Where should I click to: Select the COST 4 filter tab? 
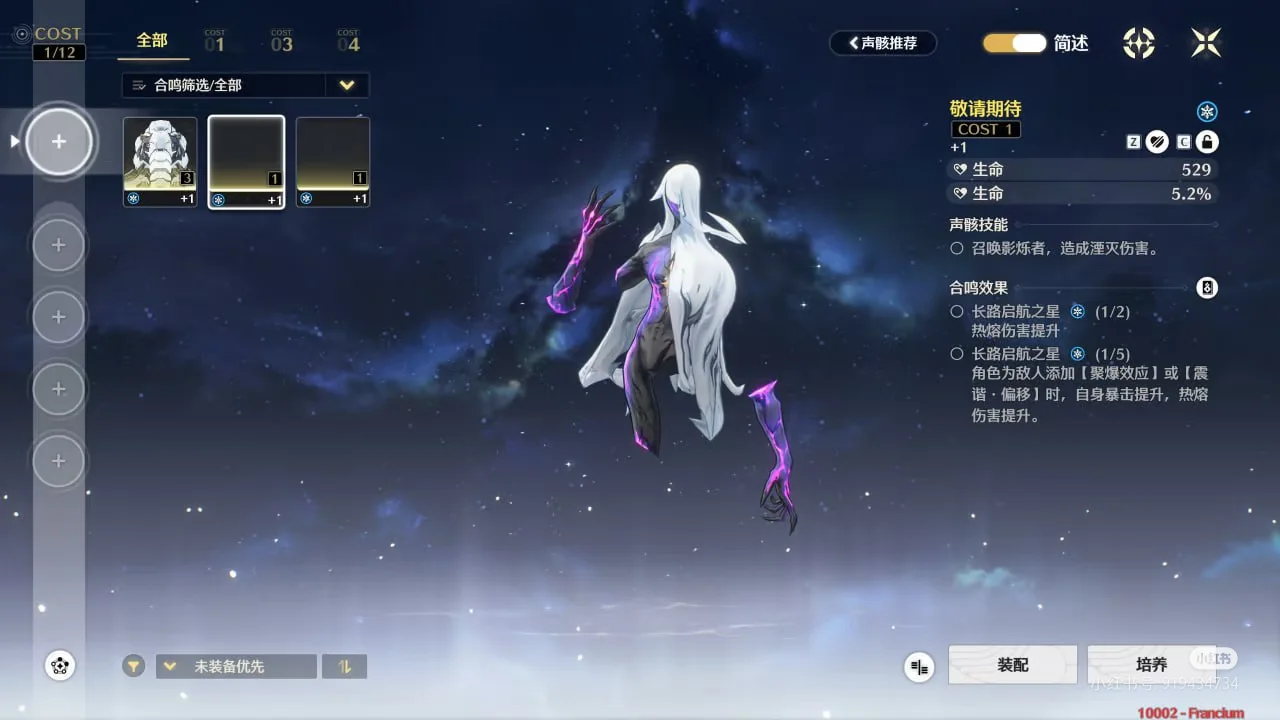(x=348, y=41)
